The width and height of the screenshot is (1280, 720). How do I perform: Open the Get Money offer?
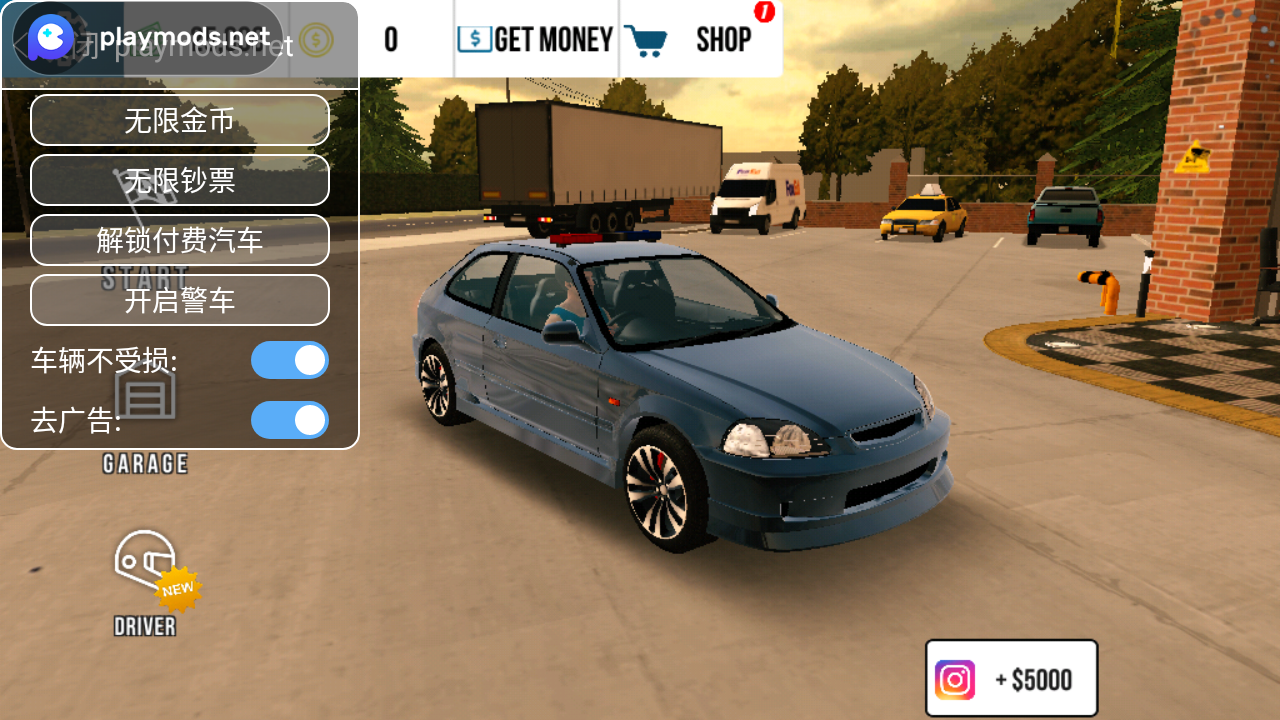coord(536,40)
